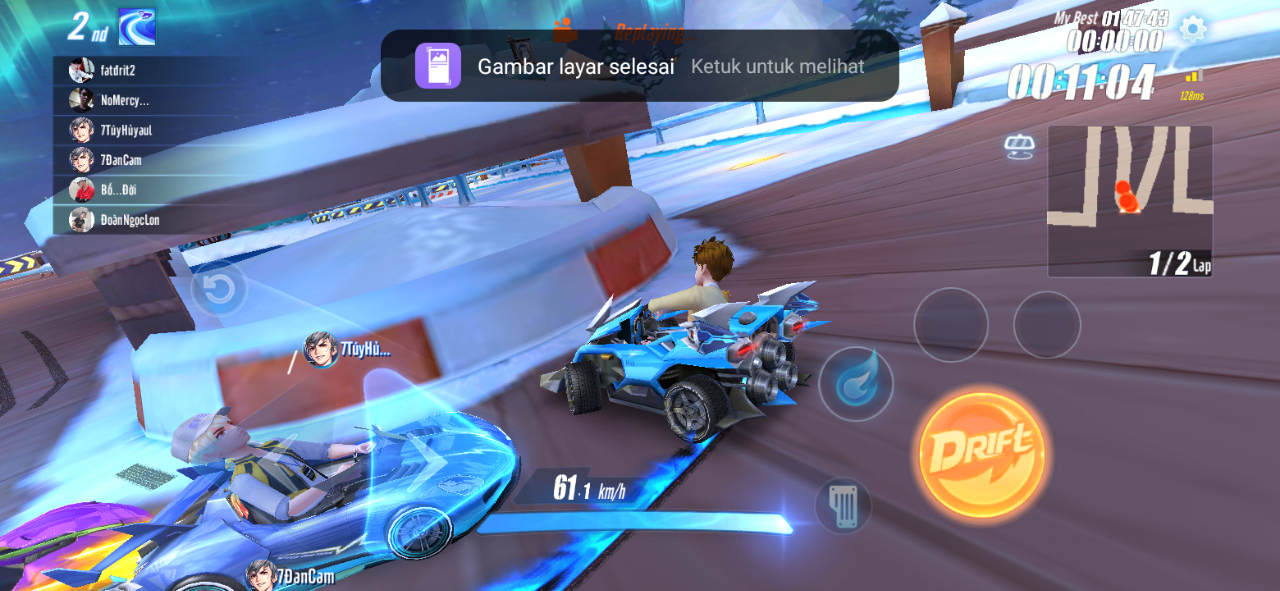The image size is (1280, 591).
Task: Select ĐoànNgọcLon in the ranking list
Action: click(x=129, y=220)
